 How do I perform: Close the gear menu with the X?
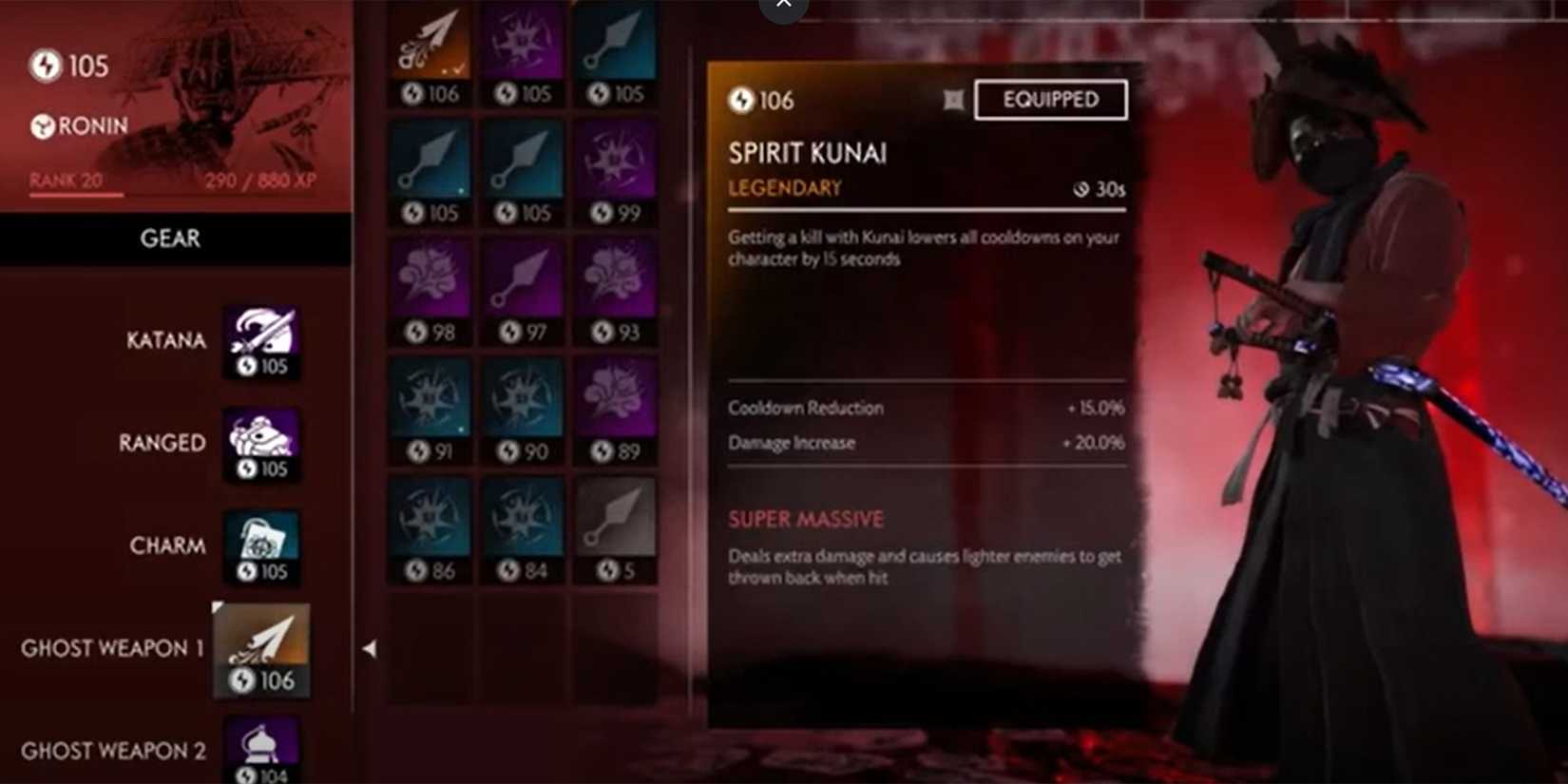tap(783, 5)
